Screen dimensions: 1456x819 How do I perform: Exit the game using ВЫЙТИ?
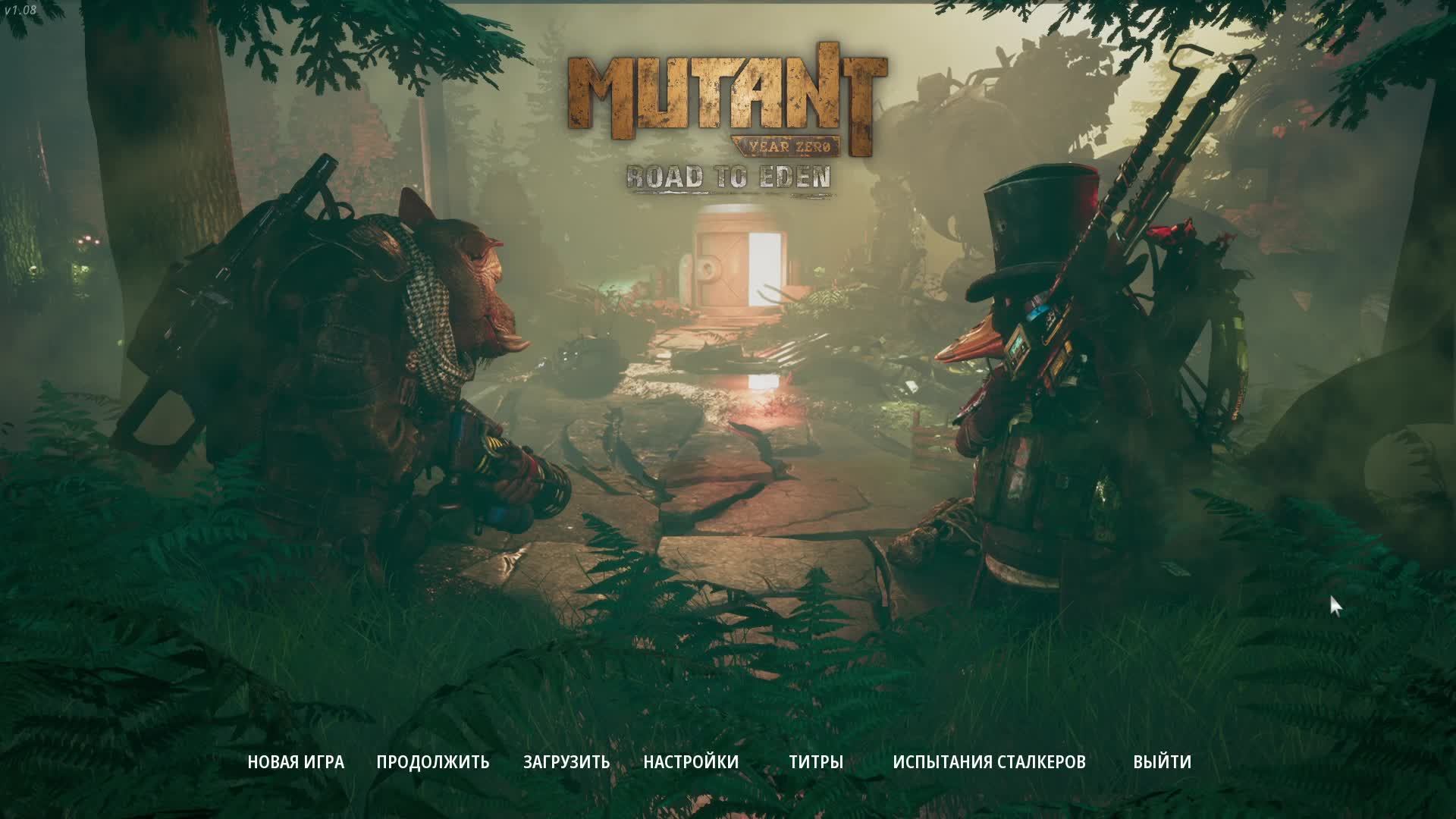coord(1163,761)
